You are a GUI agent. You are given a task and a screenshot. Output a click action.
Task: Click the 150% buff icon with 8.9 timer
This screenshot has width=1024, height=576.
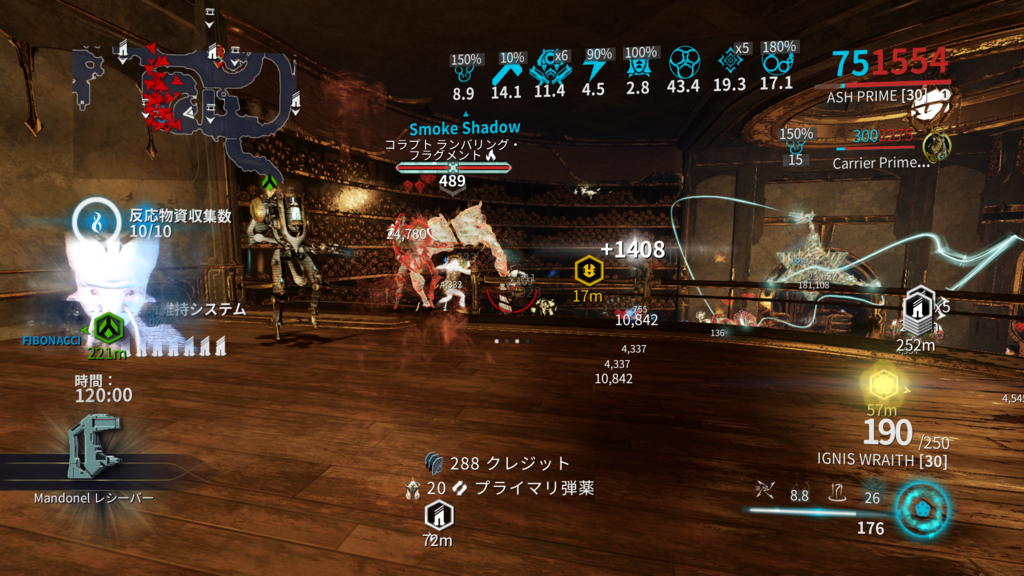[463, 70]
